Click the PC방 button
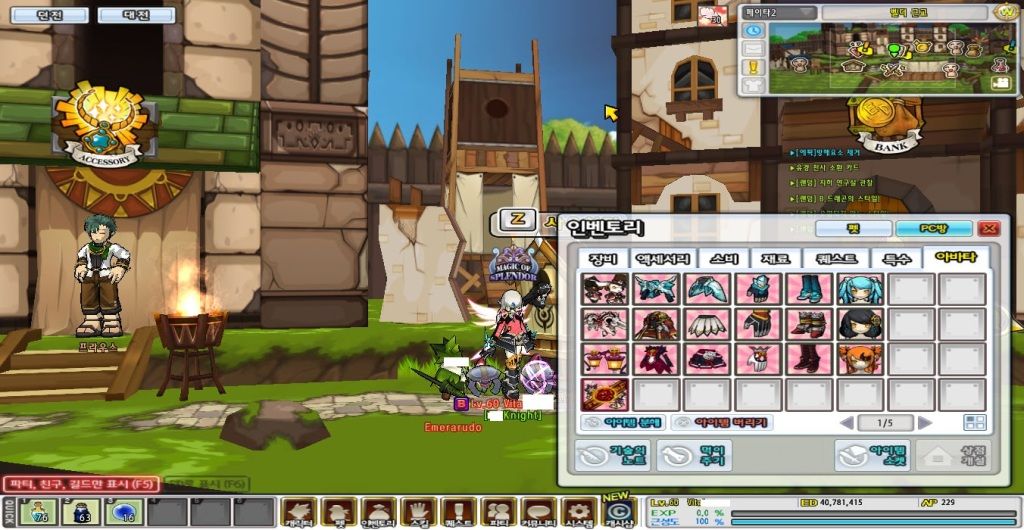 933,229
